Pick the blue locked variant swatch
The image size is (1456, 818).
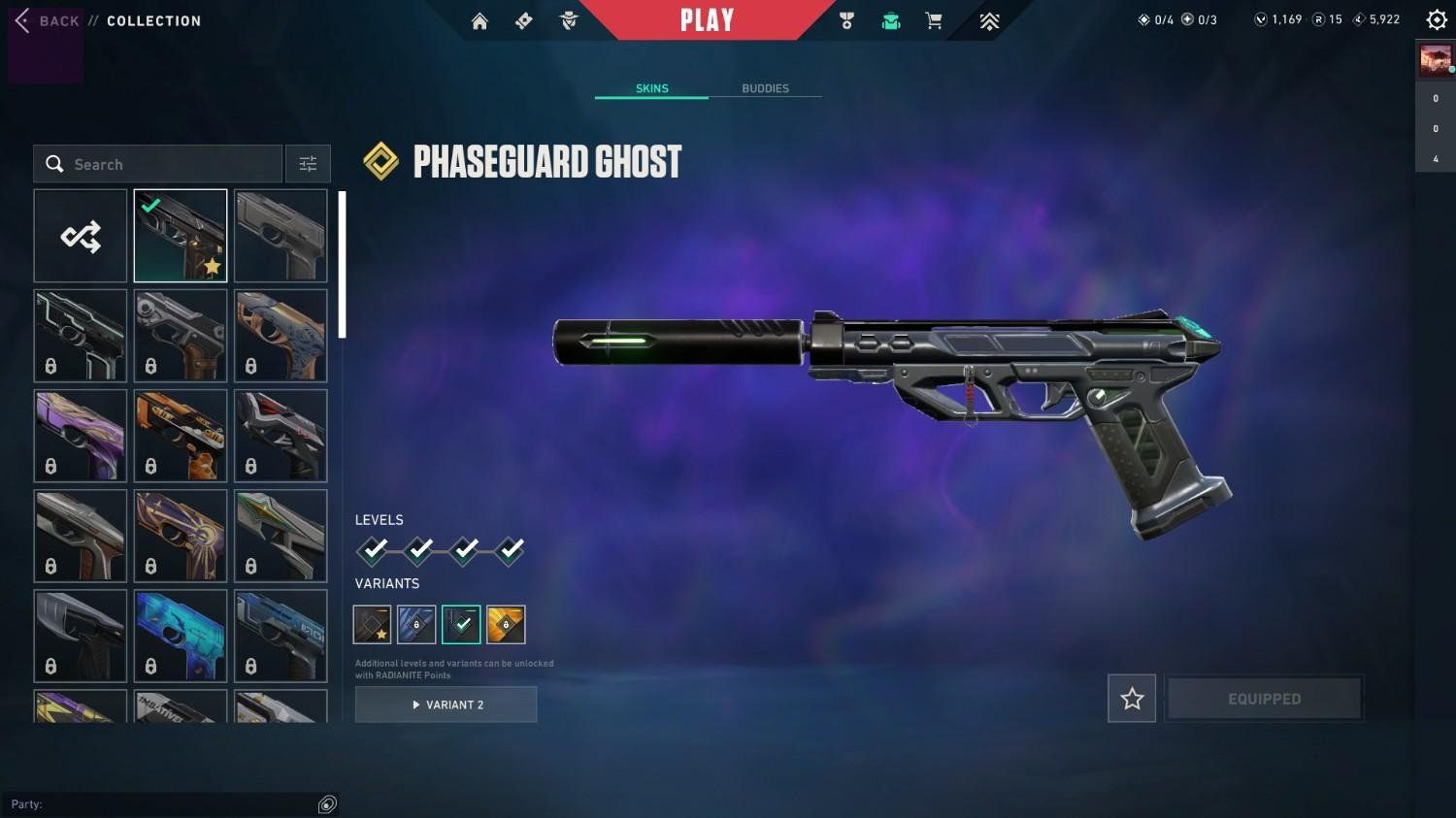tap(416, 625)
